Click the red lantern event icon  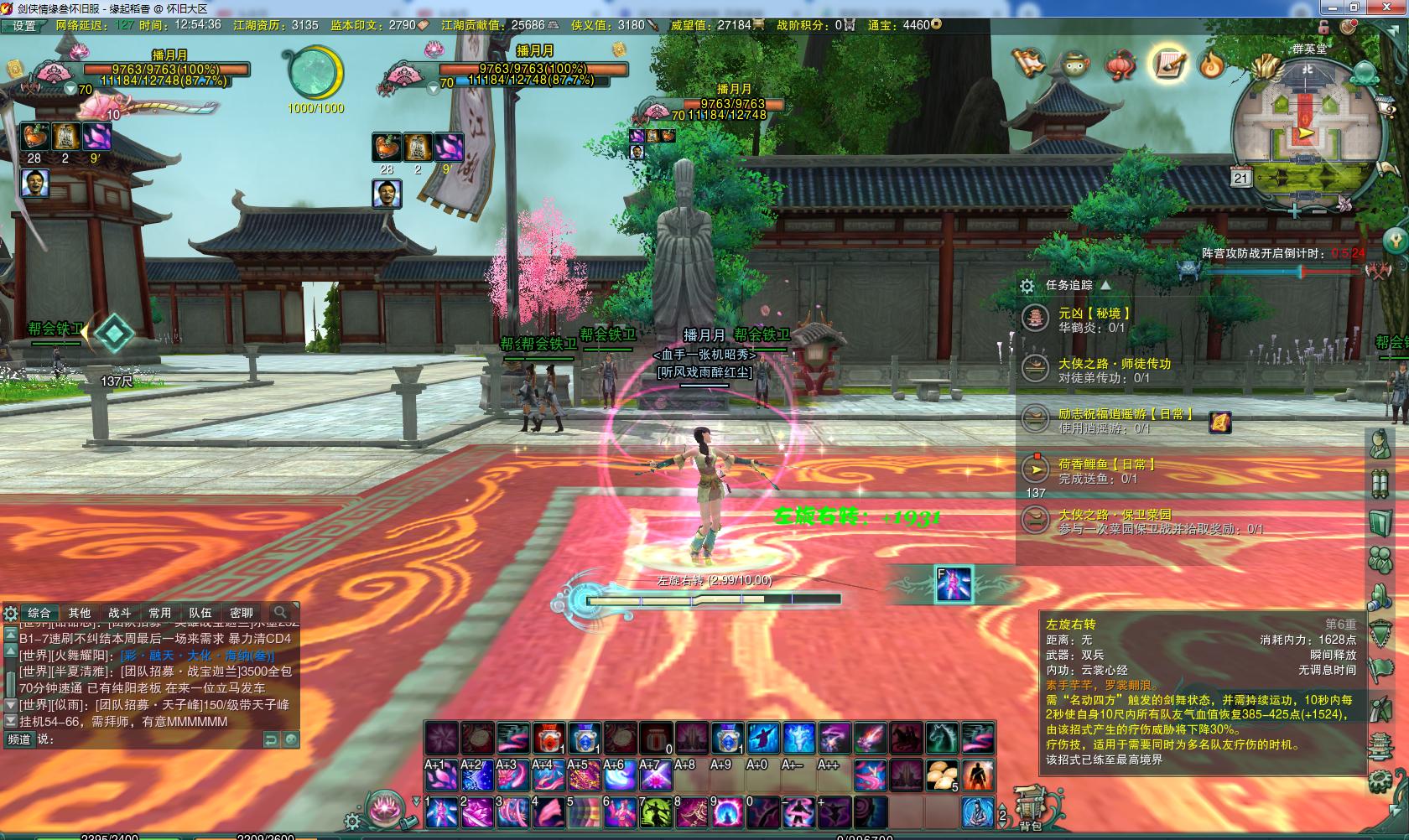(x=1119, y=65)
